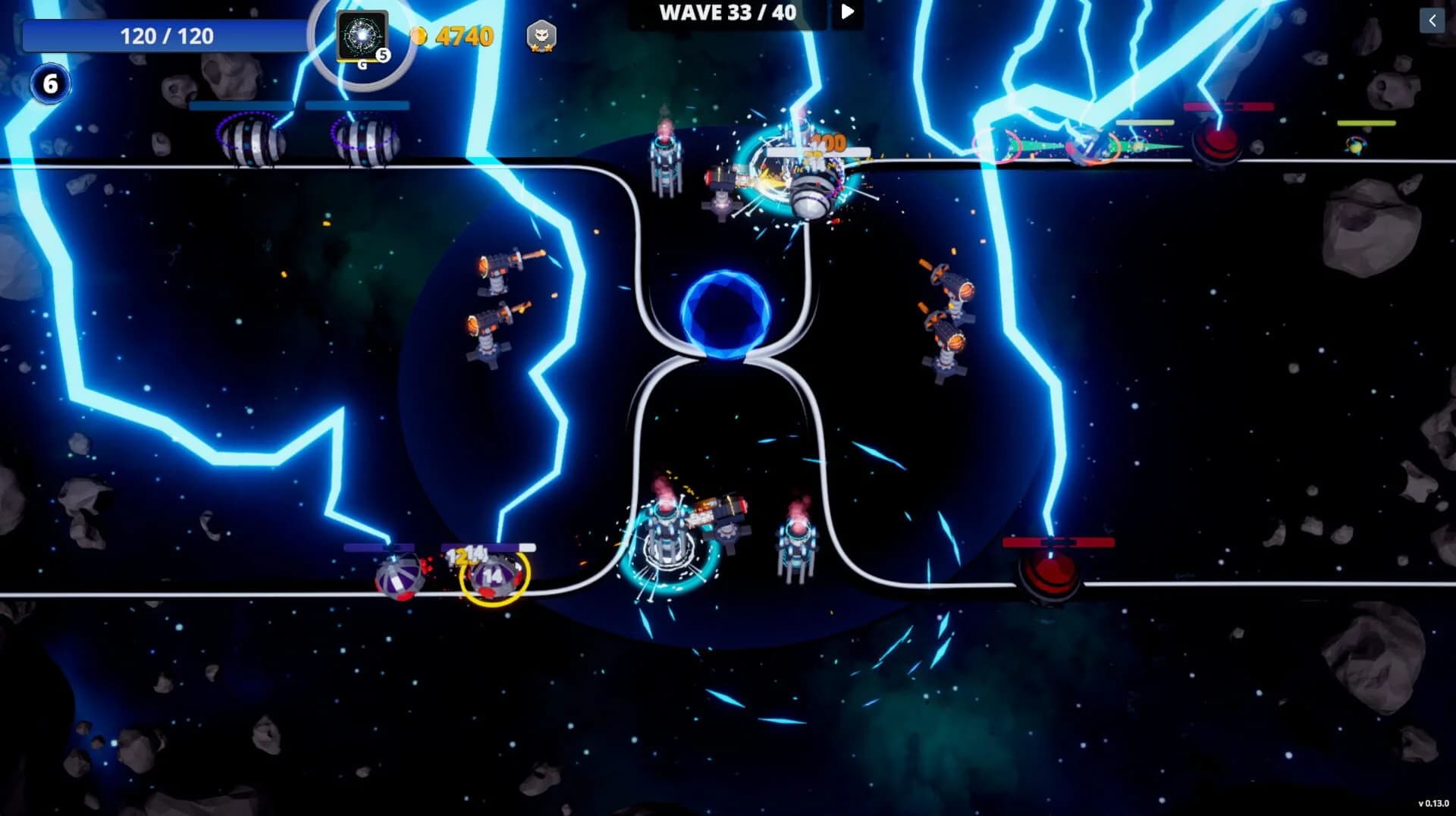Click the blue portal sphere at map center
1456x816 pixels.
[726, 316]
